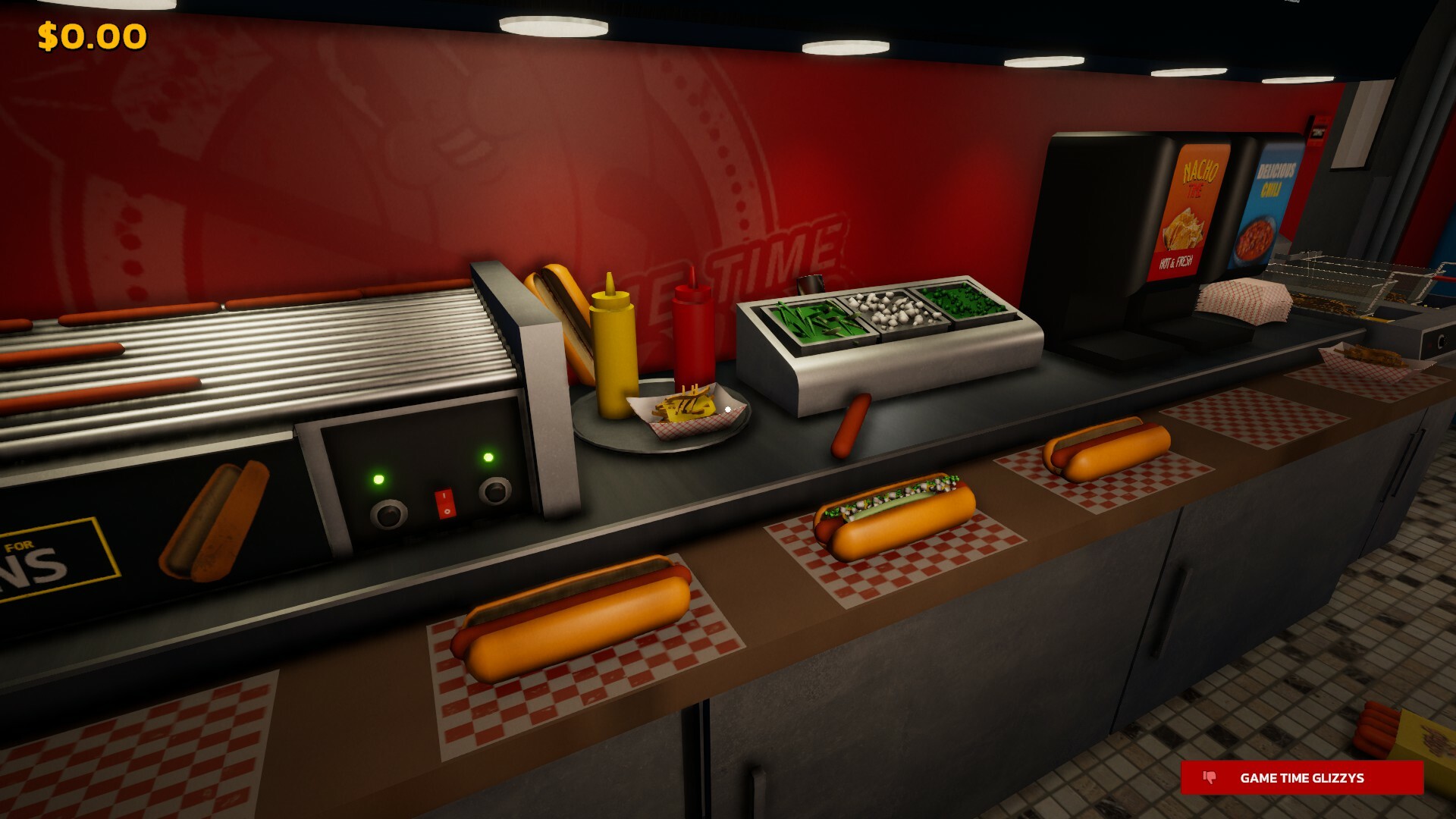
Task: Click the $0.00 money counter
Action: (x=90, y=34)
